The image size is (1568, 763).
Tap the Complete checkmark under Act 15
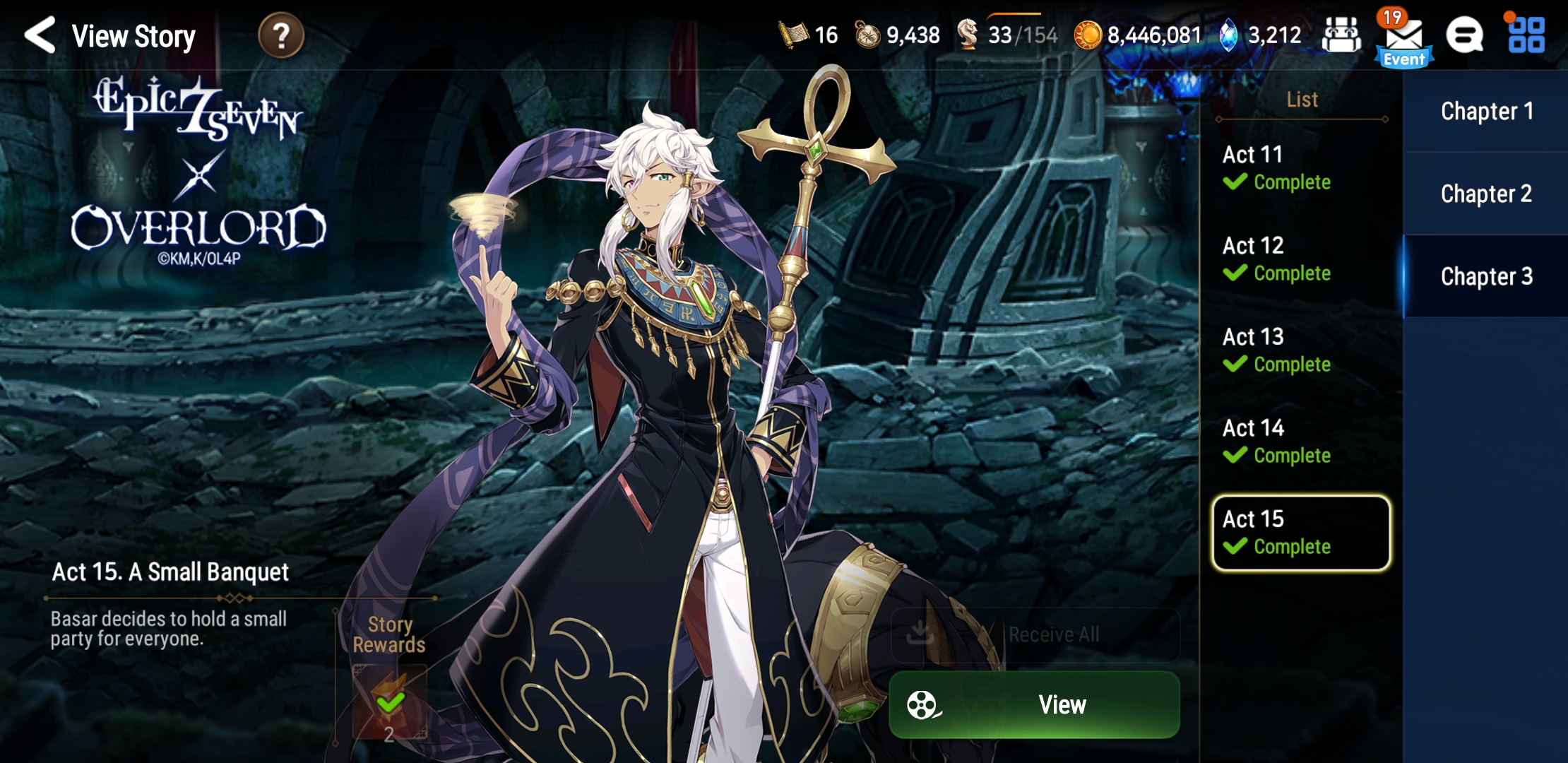(x=1234, y=546)
